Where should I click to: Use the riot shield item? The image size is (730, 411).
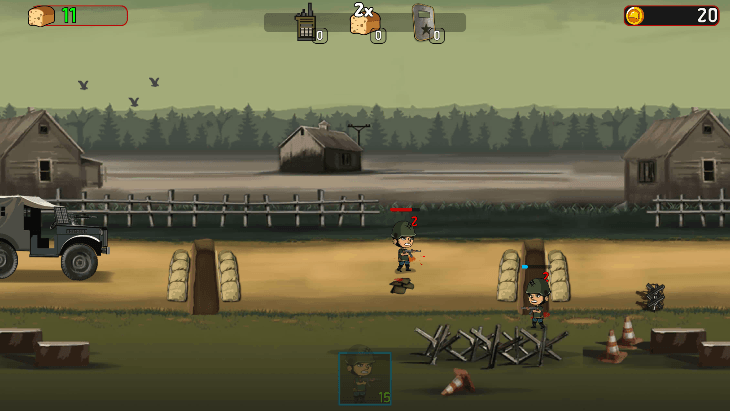424,23
